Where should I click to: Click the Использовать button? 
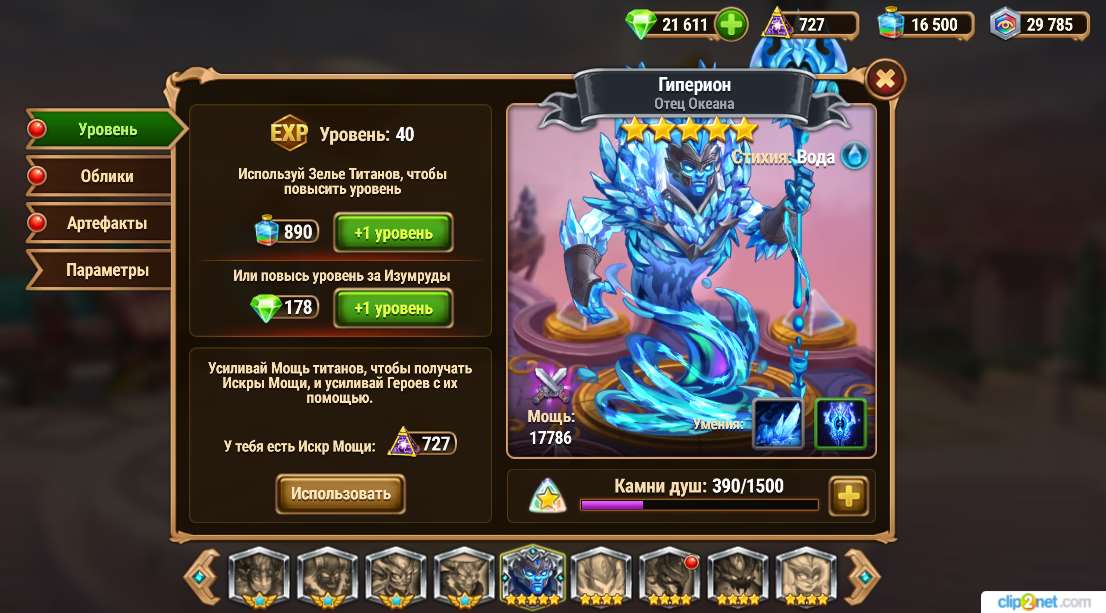point(340,494)
